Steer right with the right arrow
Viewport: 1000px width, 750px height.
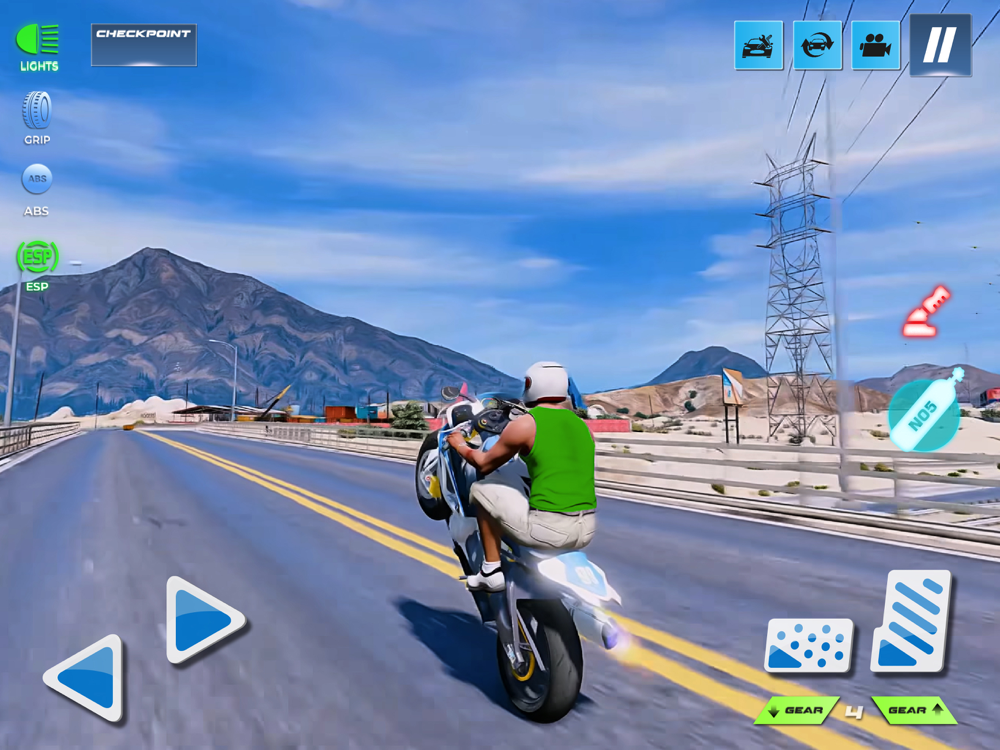(x=203, y=620)
